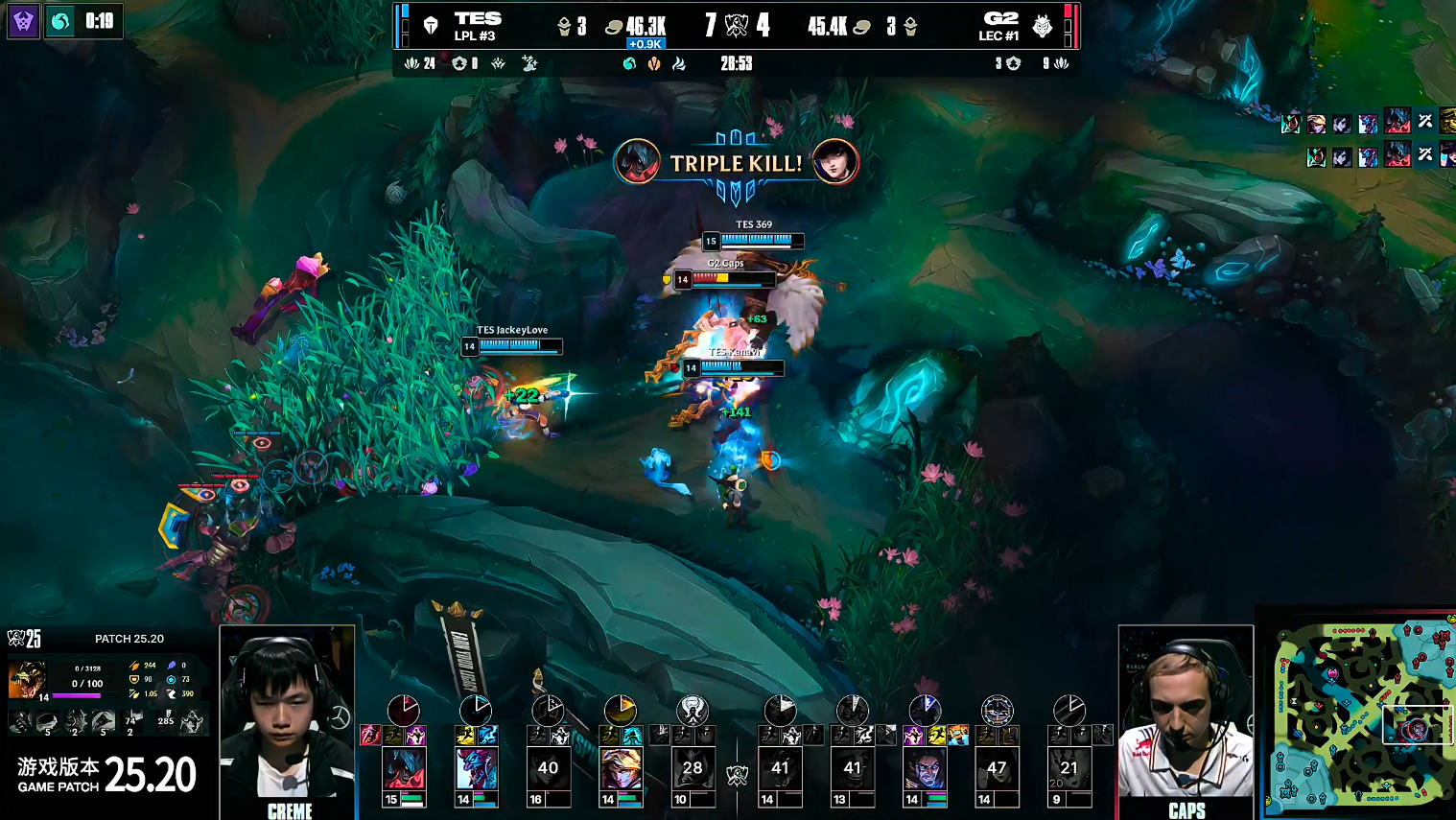The width and height of the screenshot is (1456, 820).
Task: Select the blonde champion portrait in the scoreboard
Action: click(x=621, y=769)
